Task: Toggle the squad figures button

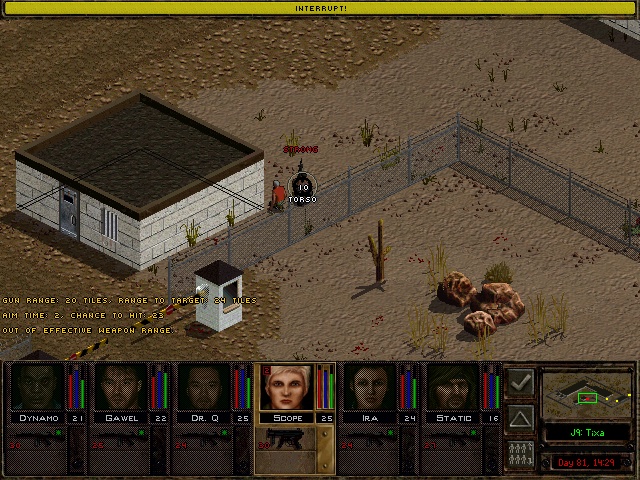Action: click(x=520, y=453)
